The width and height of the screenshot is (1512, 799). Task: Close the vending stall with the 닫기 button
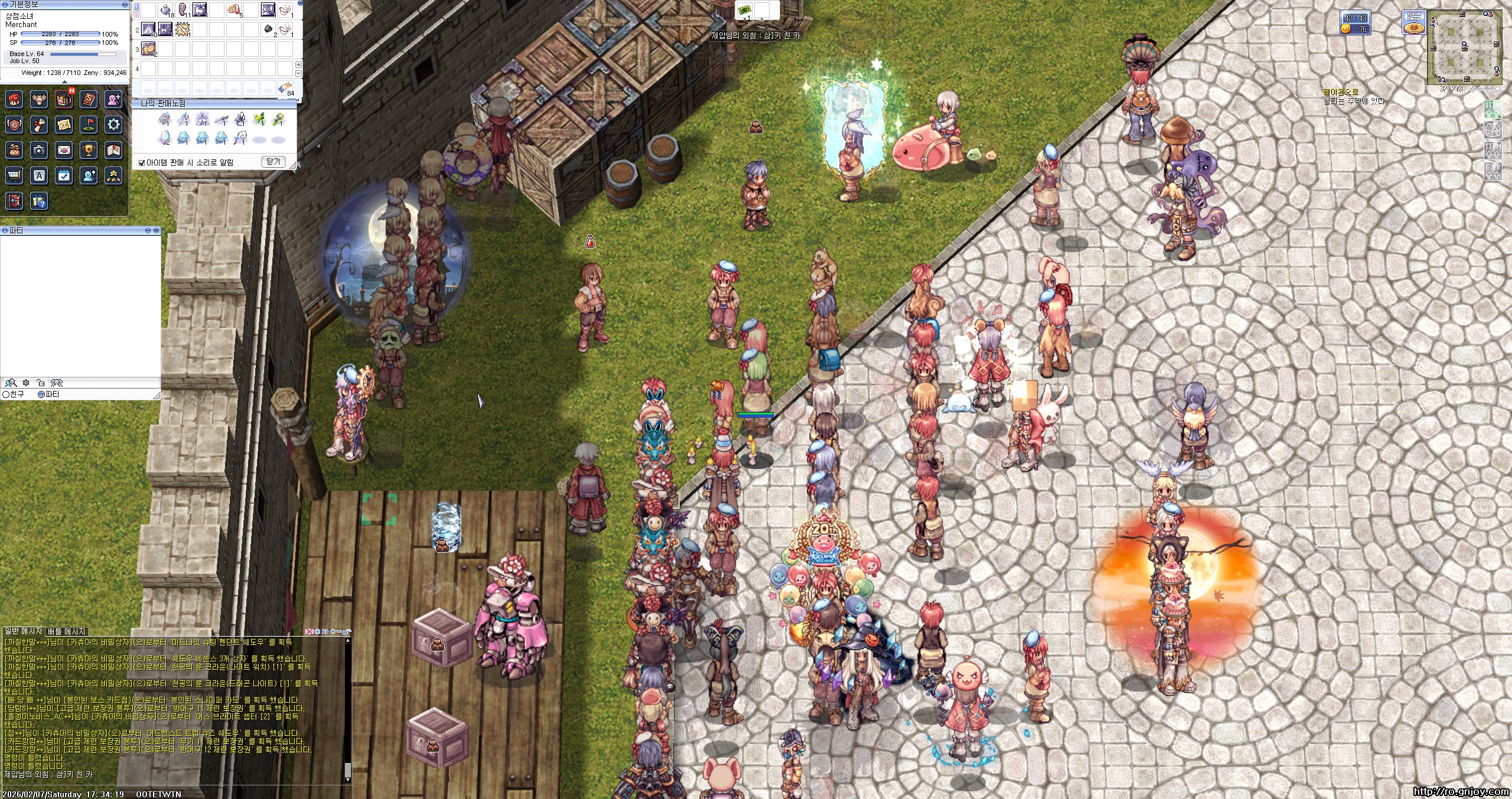pyautogui.click(x=272, y=162)
